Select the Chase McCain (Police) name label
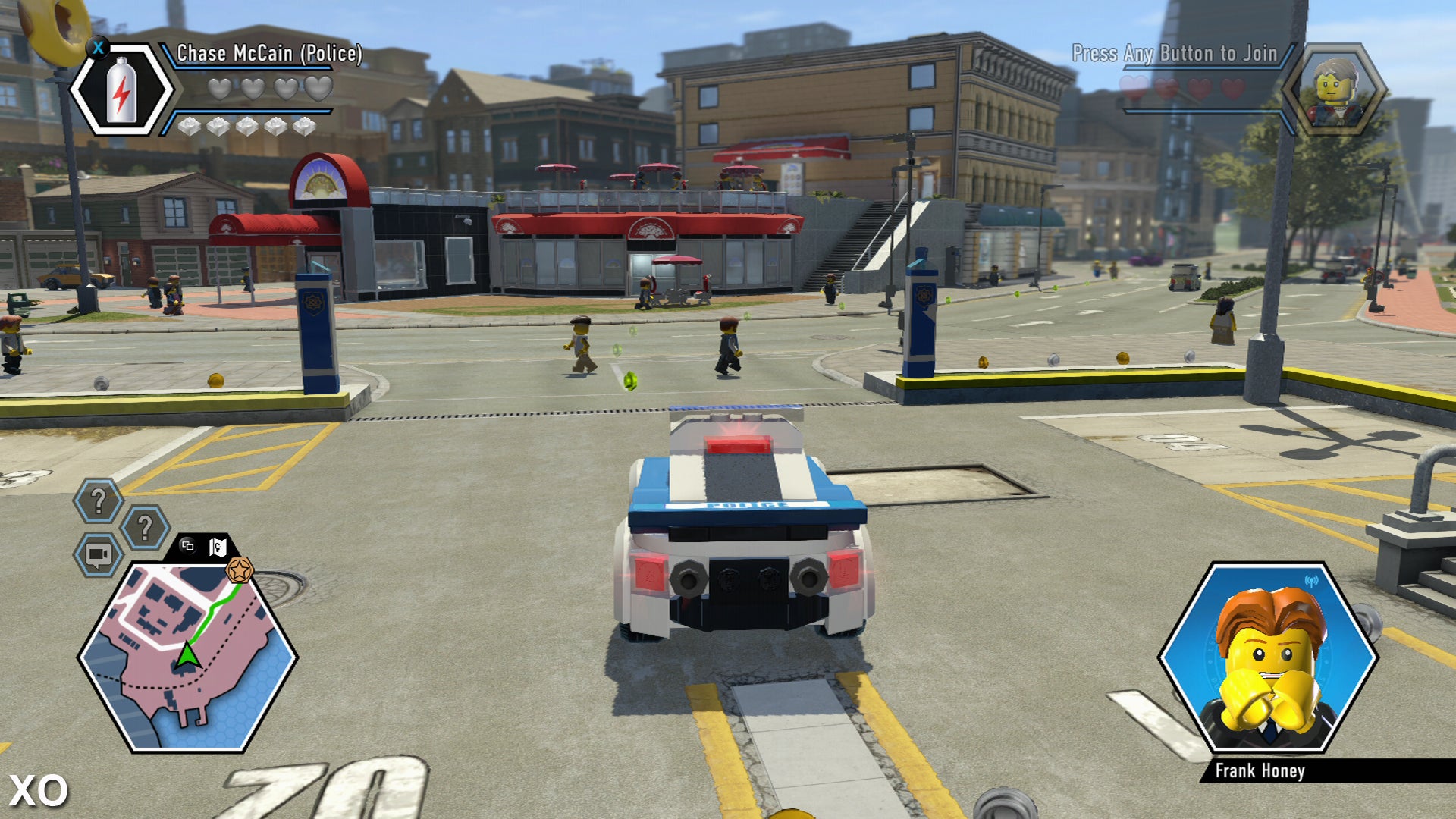Screen dimensions: 1456x819 268,52
